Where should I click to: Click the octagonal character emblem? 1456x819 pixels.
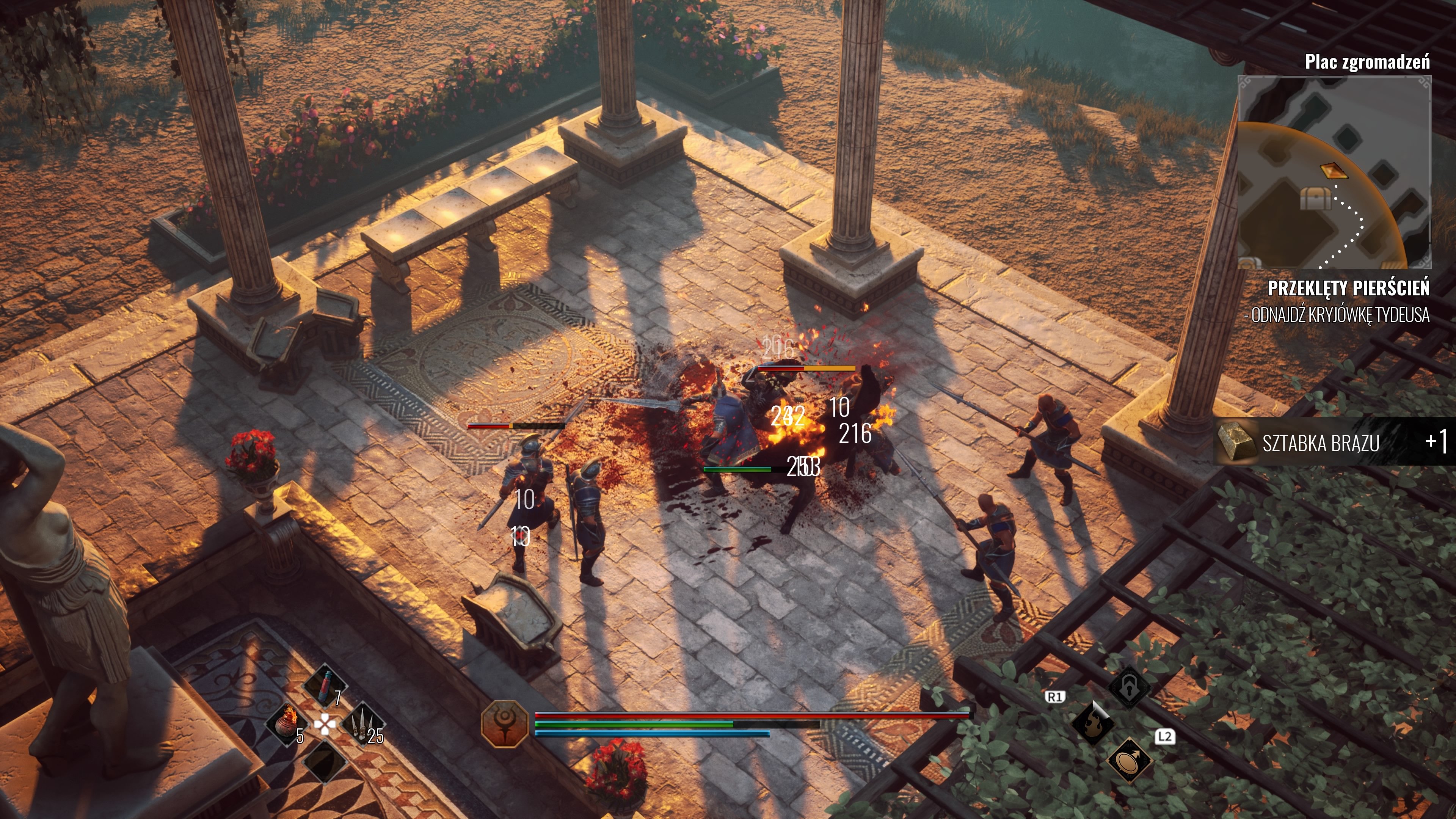[504, 723]
